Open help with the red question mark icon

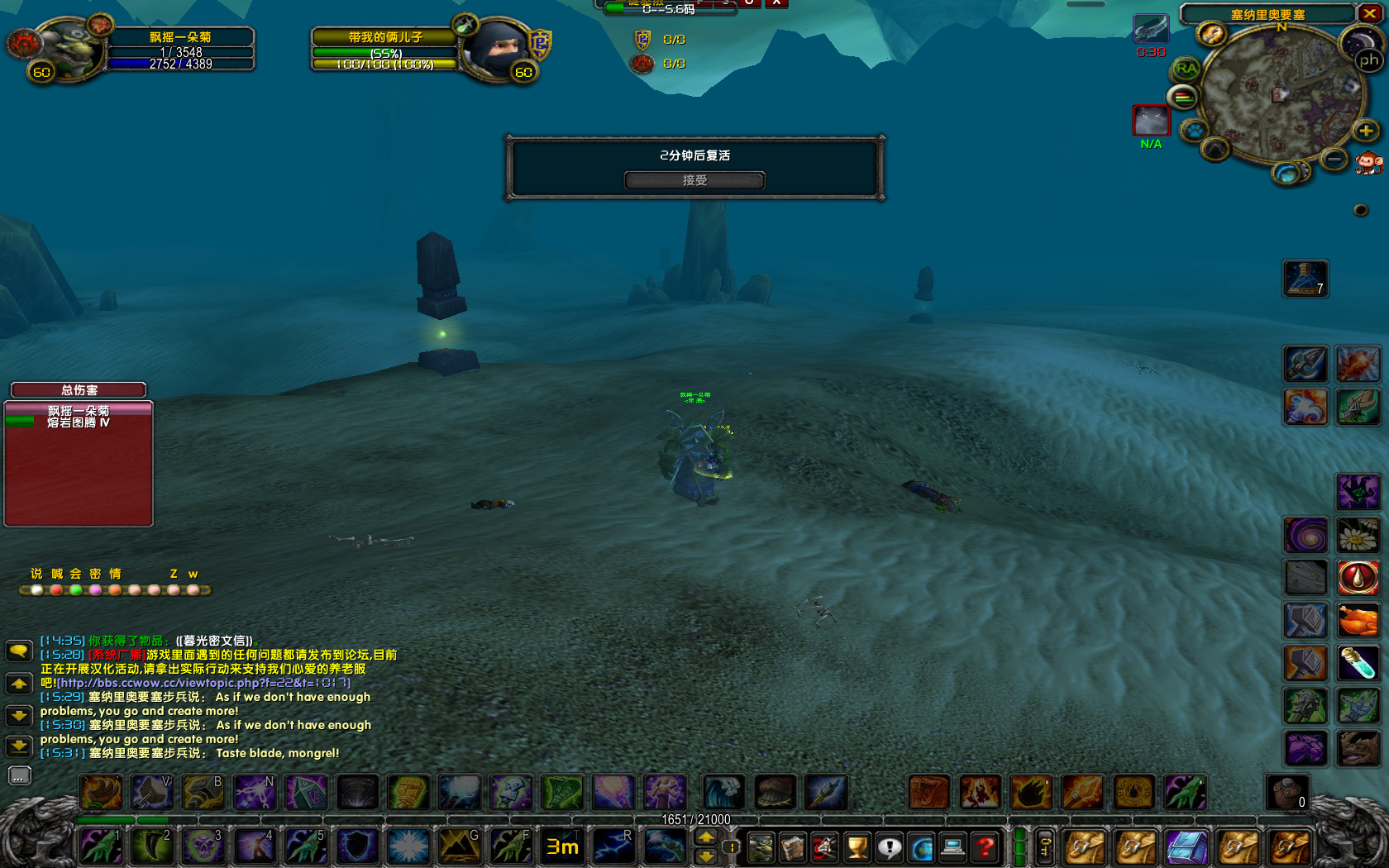tap(984, 847)
